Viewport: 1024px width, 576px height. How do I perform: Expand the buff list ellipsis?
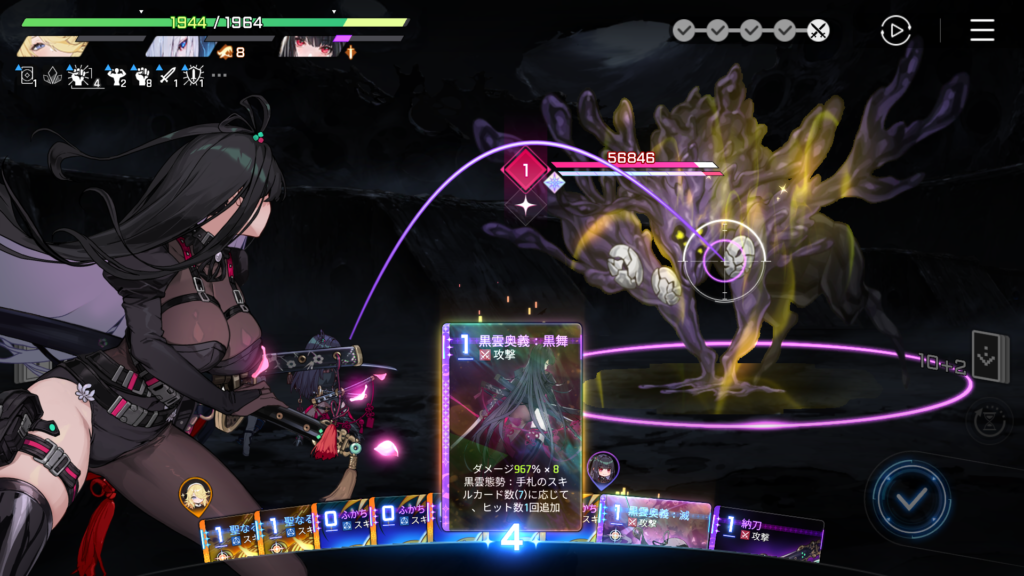tap(219, 75)
